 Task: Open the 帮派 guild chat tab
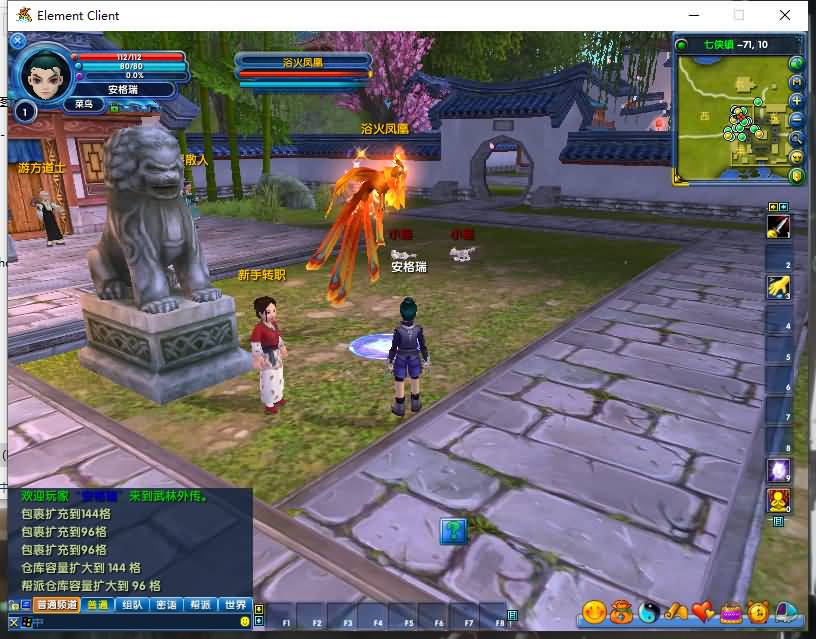coord(200,605)
